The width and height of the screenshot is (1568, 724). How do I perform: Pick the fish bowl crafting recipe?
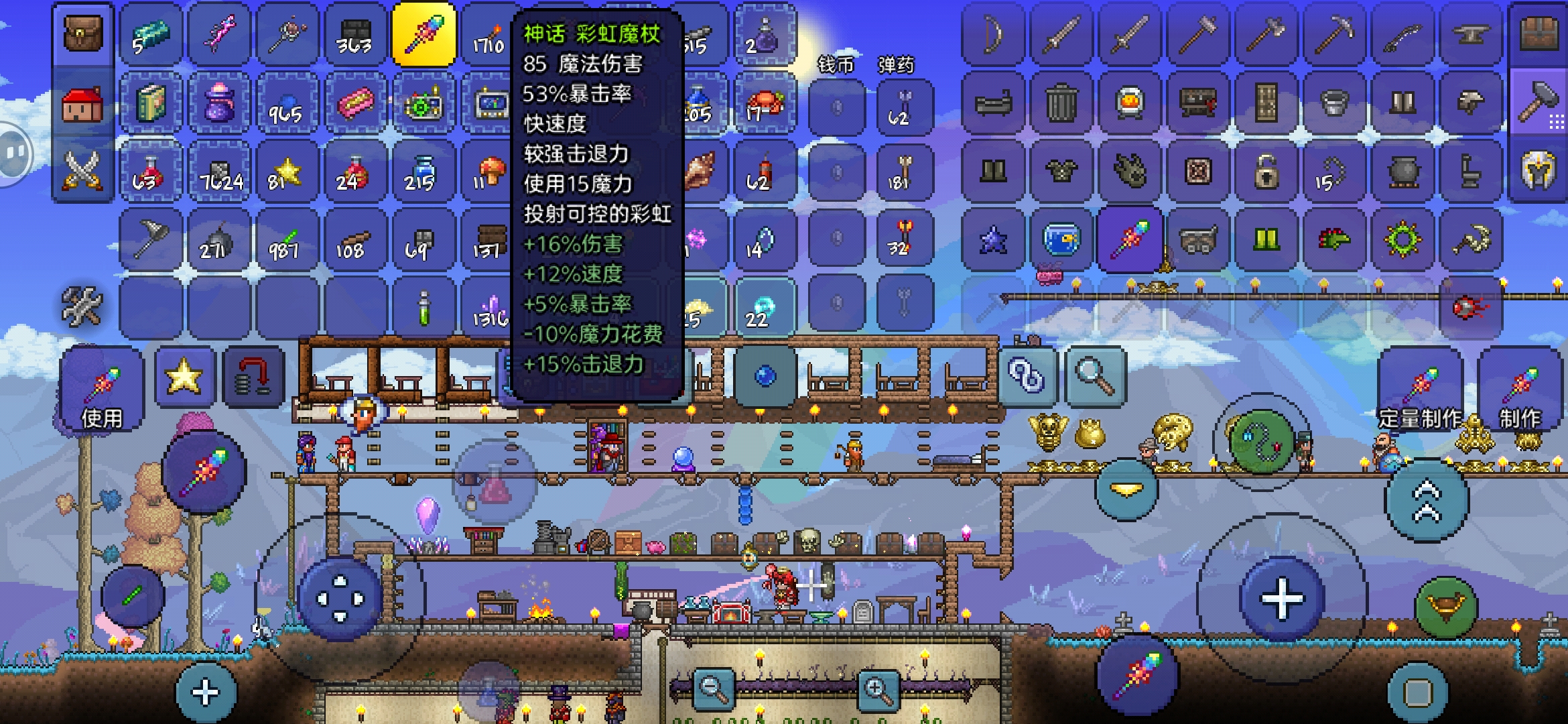click(1061, 239)
